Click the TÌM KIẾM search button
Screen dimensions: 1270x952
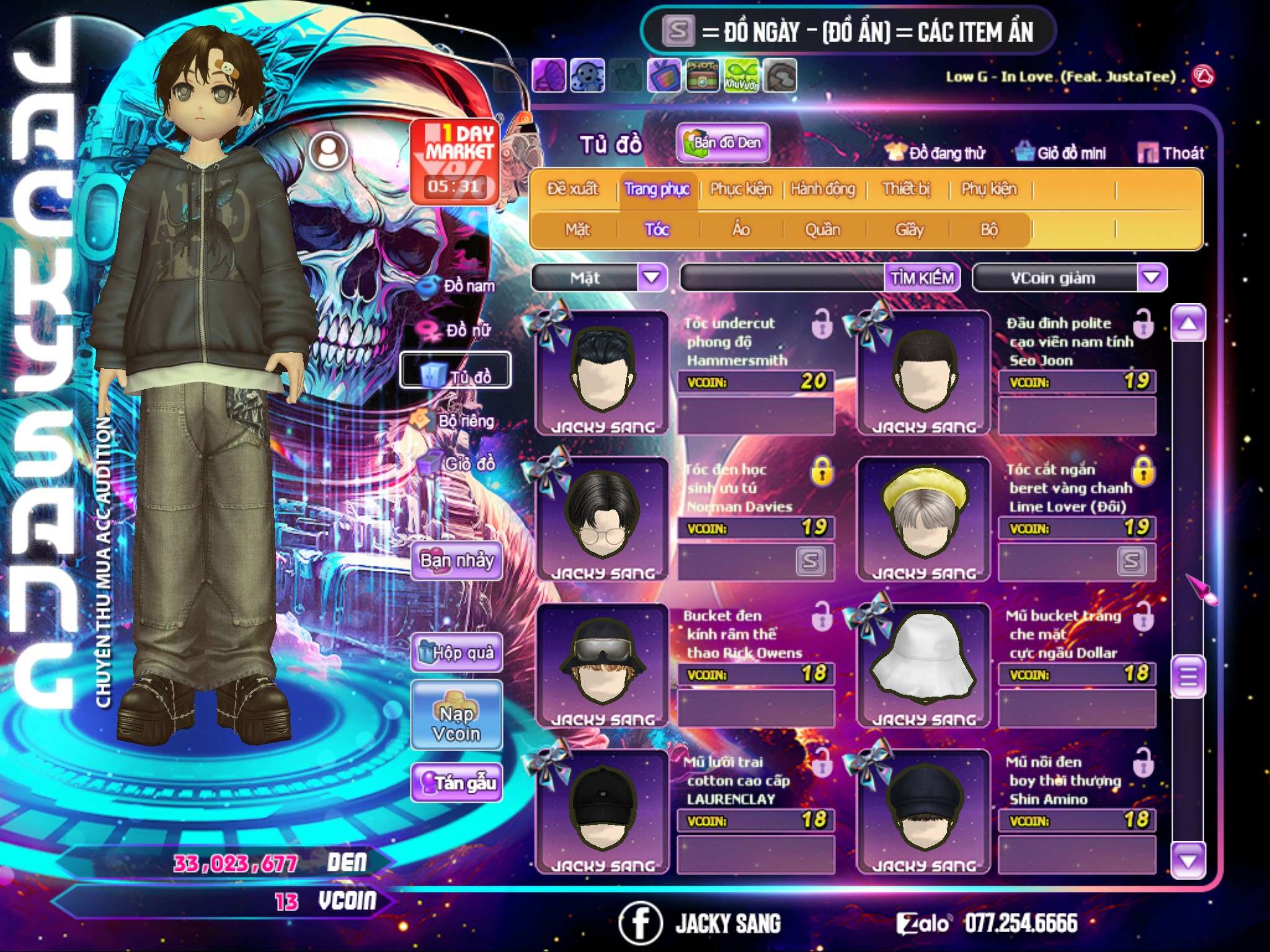click(x=921, y=278)
